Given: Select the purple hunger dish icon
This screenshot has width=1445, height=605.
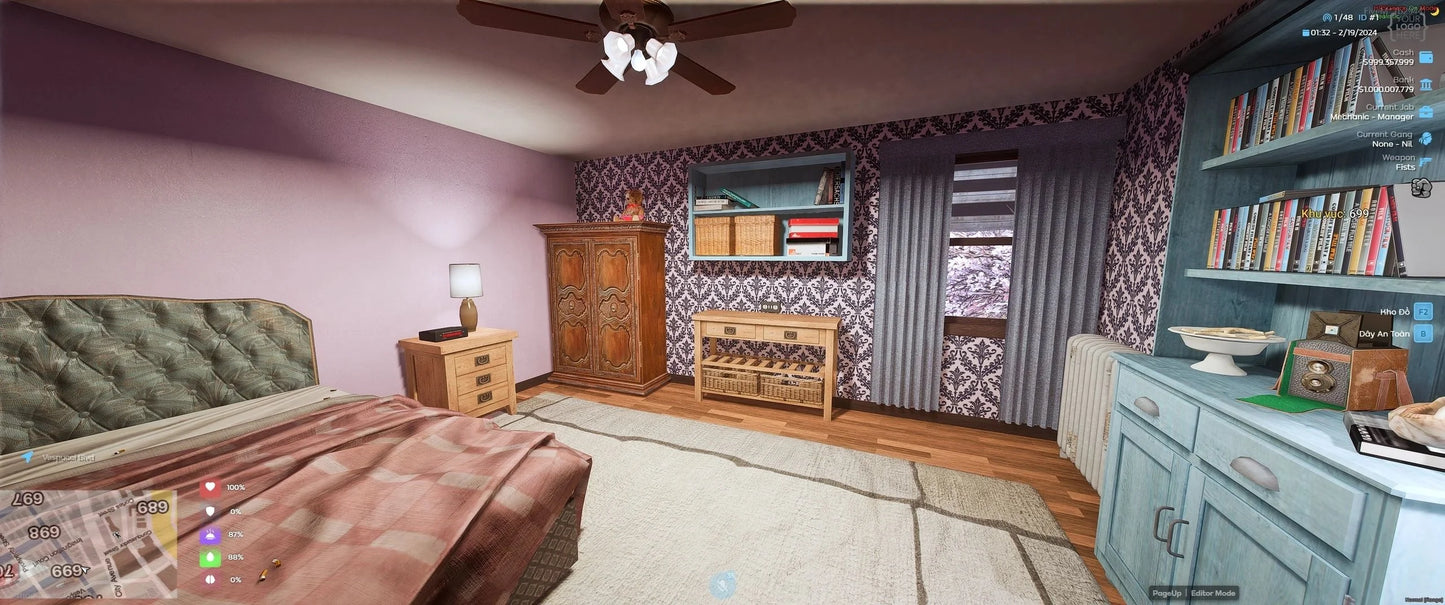Looking at the screenshot, I should point(210,535).
